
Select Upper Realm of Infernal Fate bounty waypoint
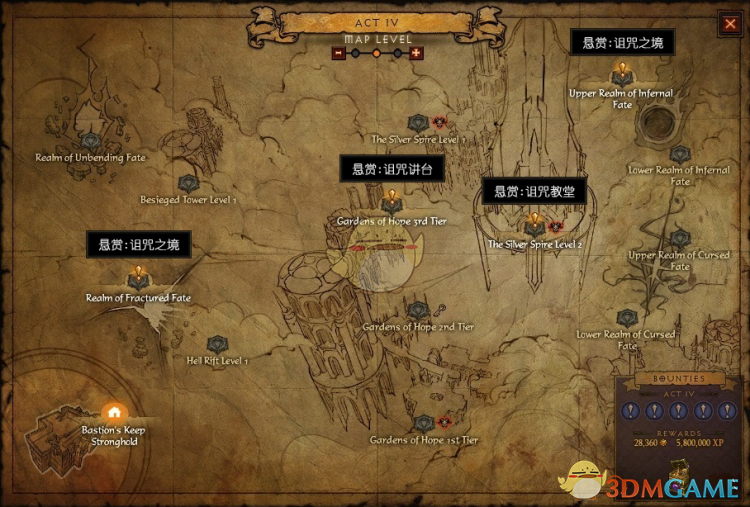point(621,74)
